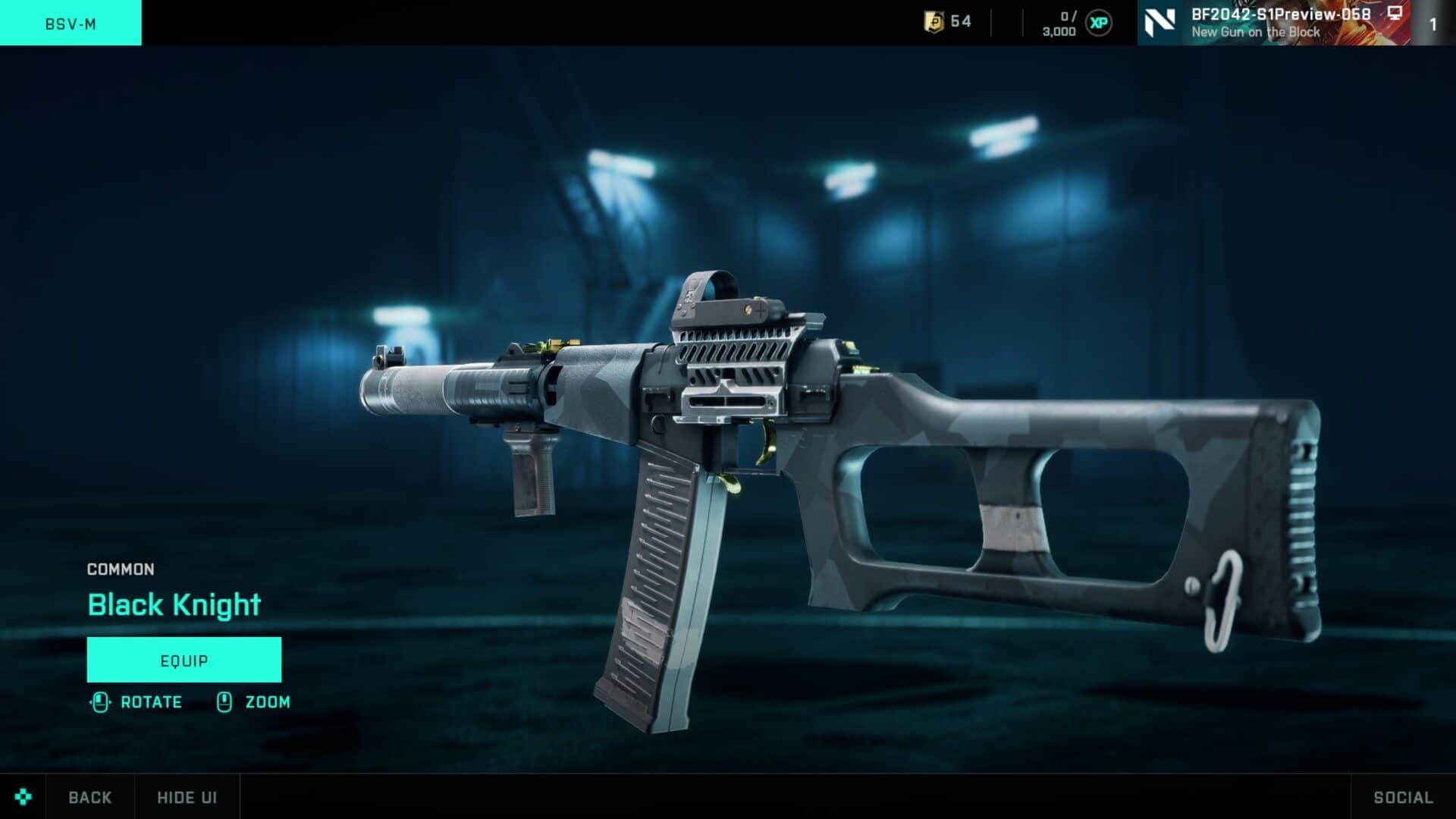The height and width of the screenshot is (819, 1456).
Task: Click the right mouse button Zoom icon
Action: pyautogui.click(x=224, y=701)
